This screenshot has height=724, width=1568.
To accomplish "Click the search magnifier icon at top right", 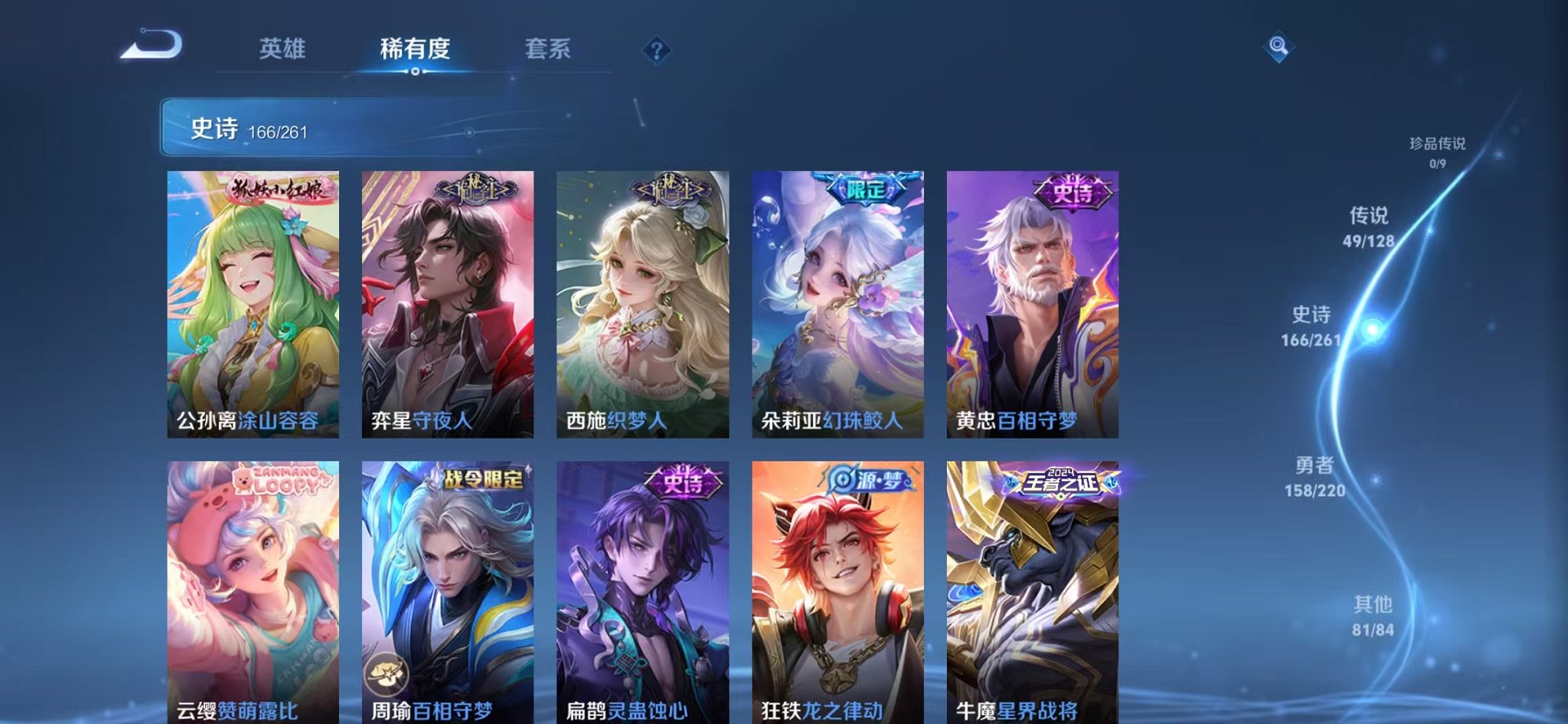I will (x=1279, y=45).
